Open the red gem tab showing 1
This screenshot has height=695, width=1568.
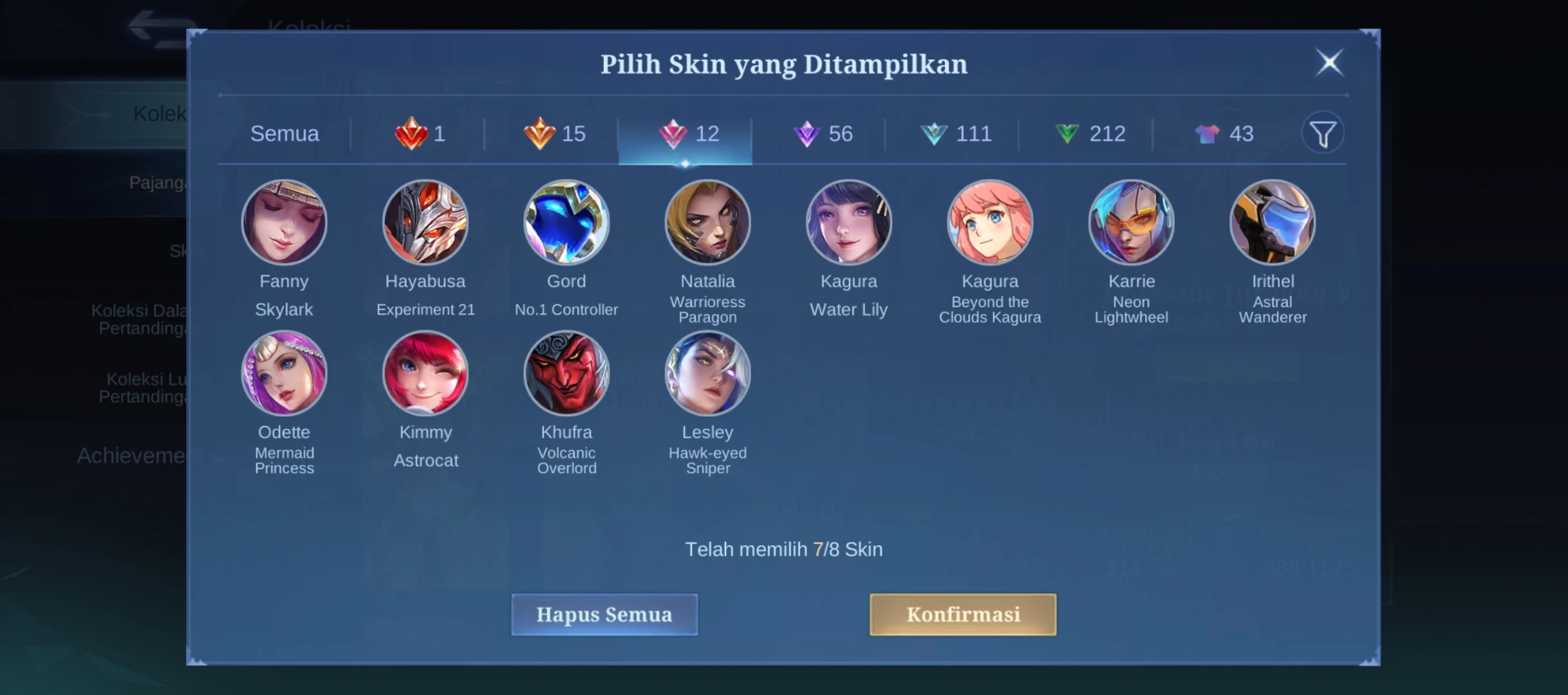pos(420,134)
